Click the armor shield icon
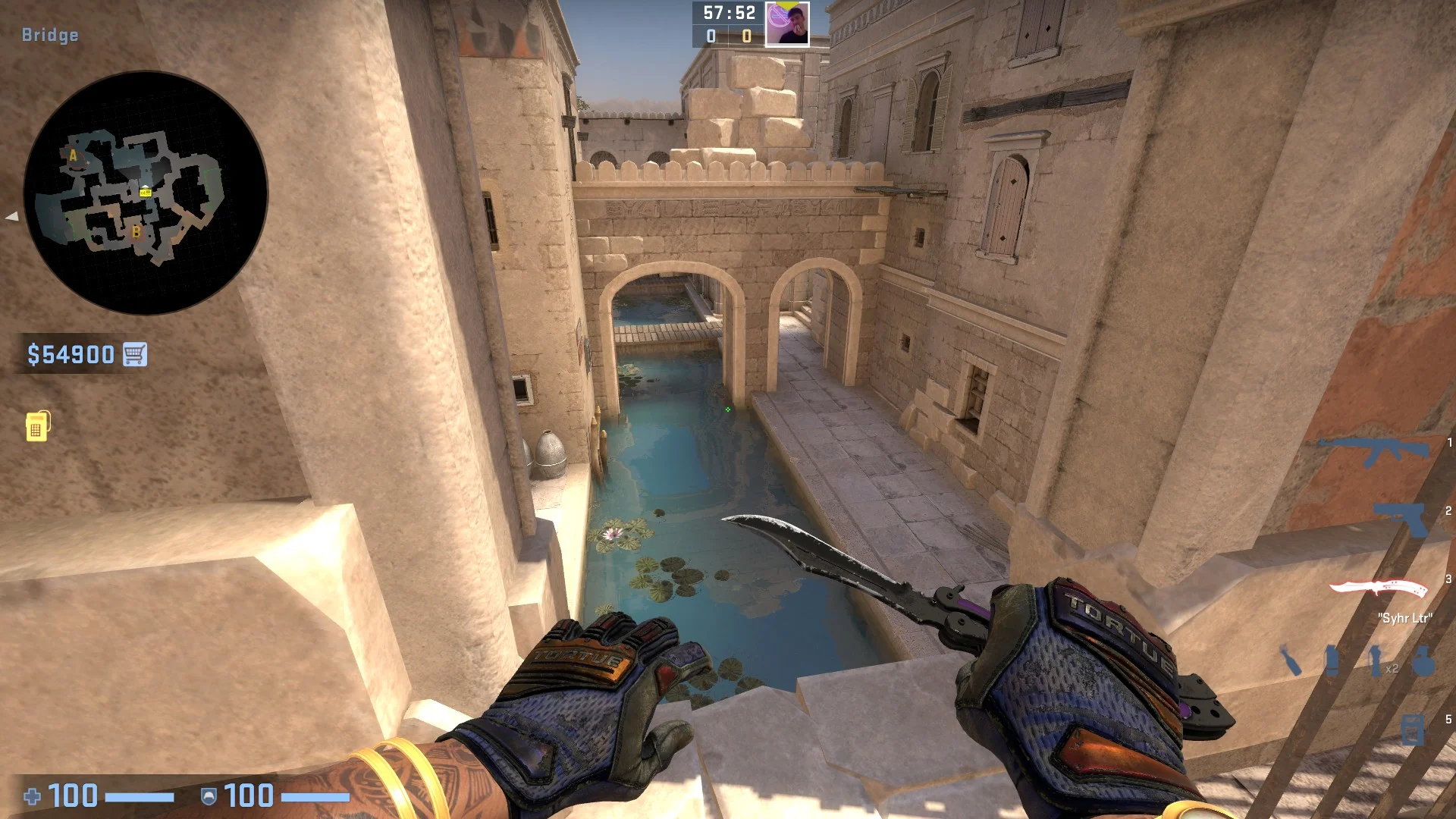Viewport: 1456px width, 819px height. pyautogui.click(x=209, y=797)
